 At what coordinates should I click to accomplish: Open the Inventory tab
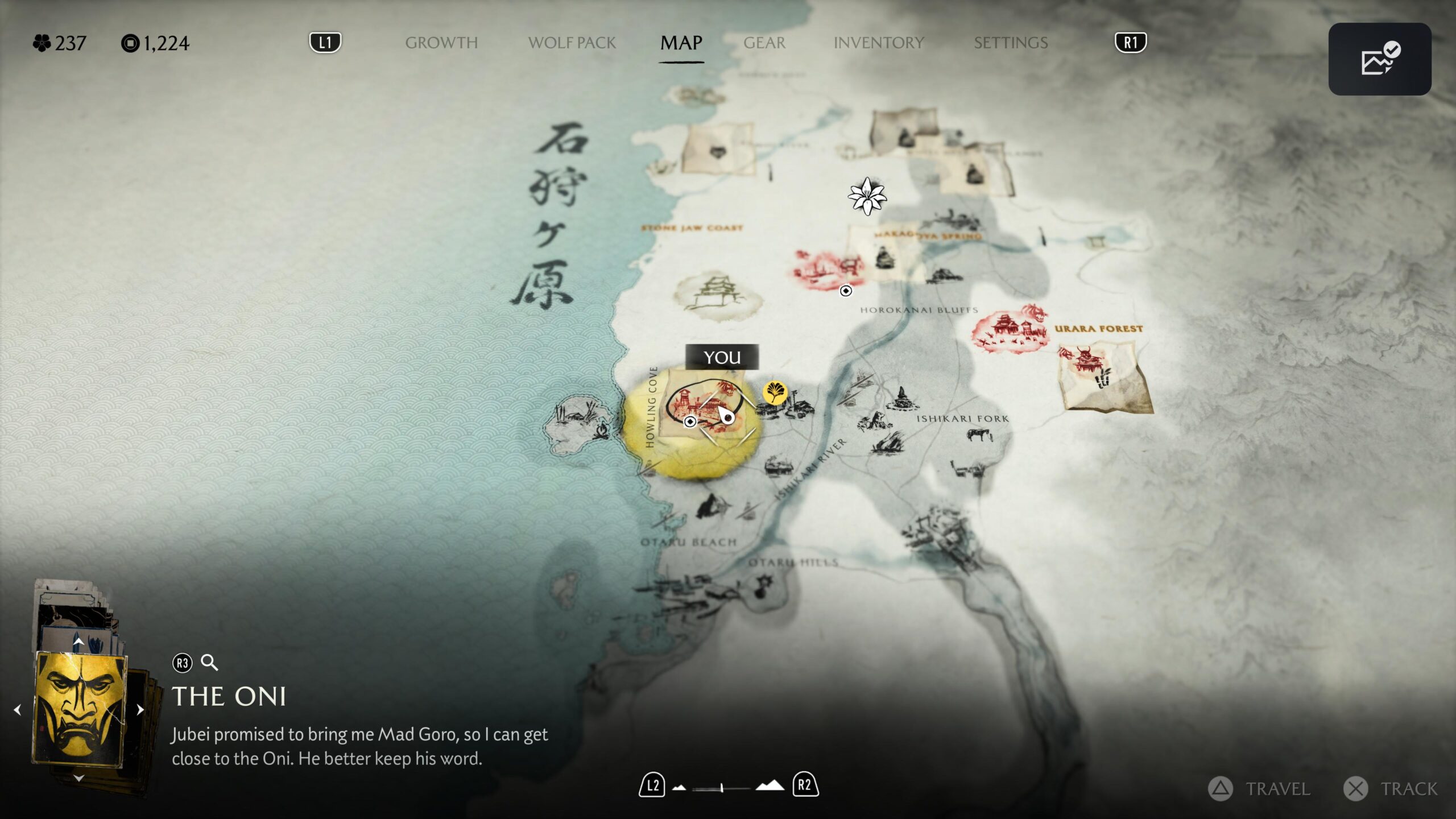(x=878, y=43)
